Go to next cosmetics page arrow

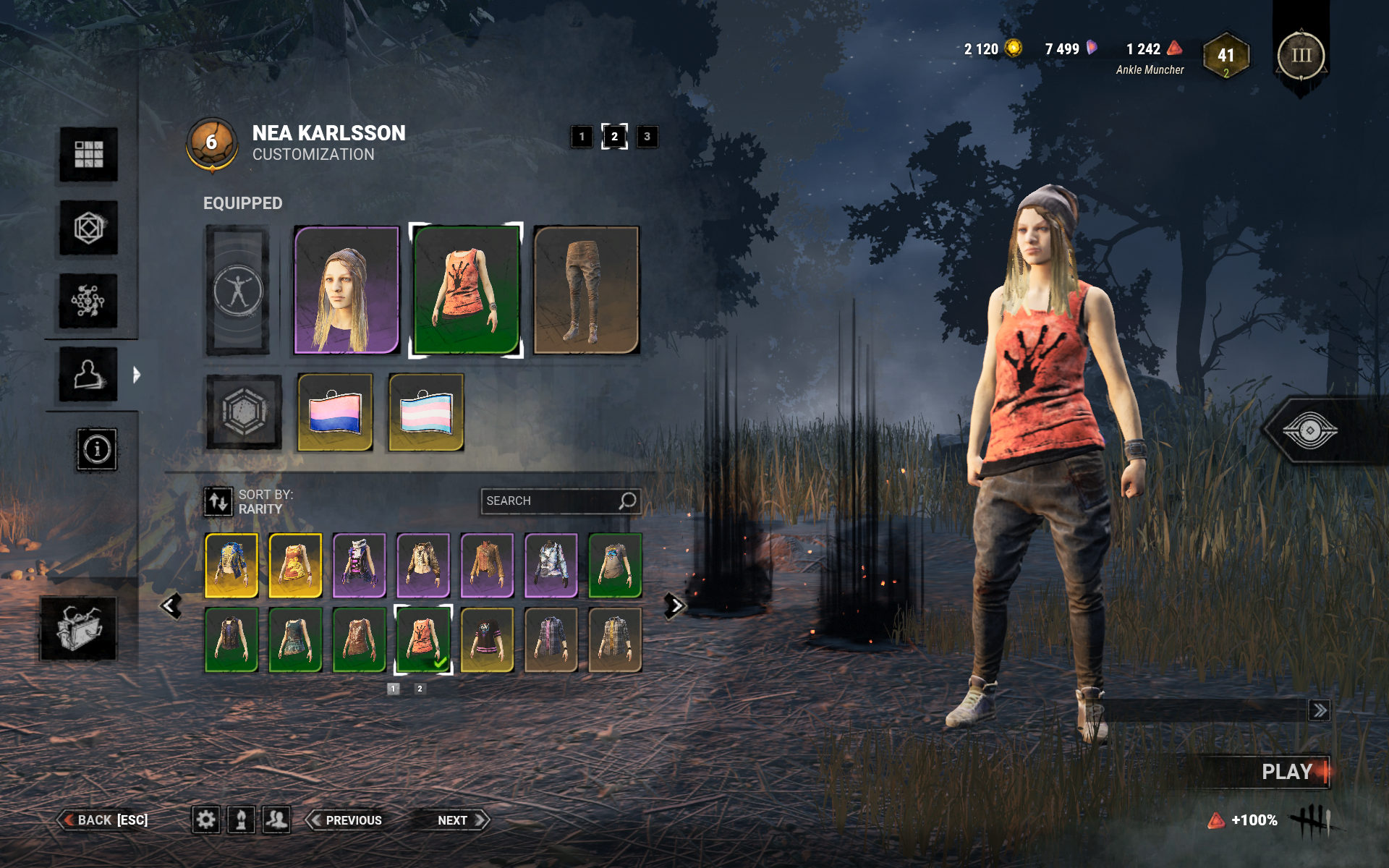click(x=674, y=605)
